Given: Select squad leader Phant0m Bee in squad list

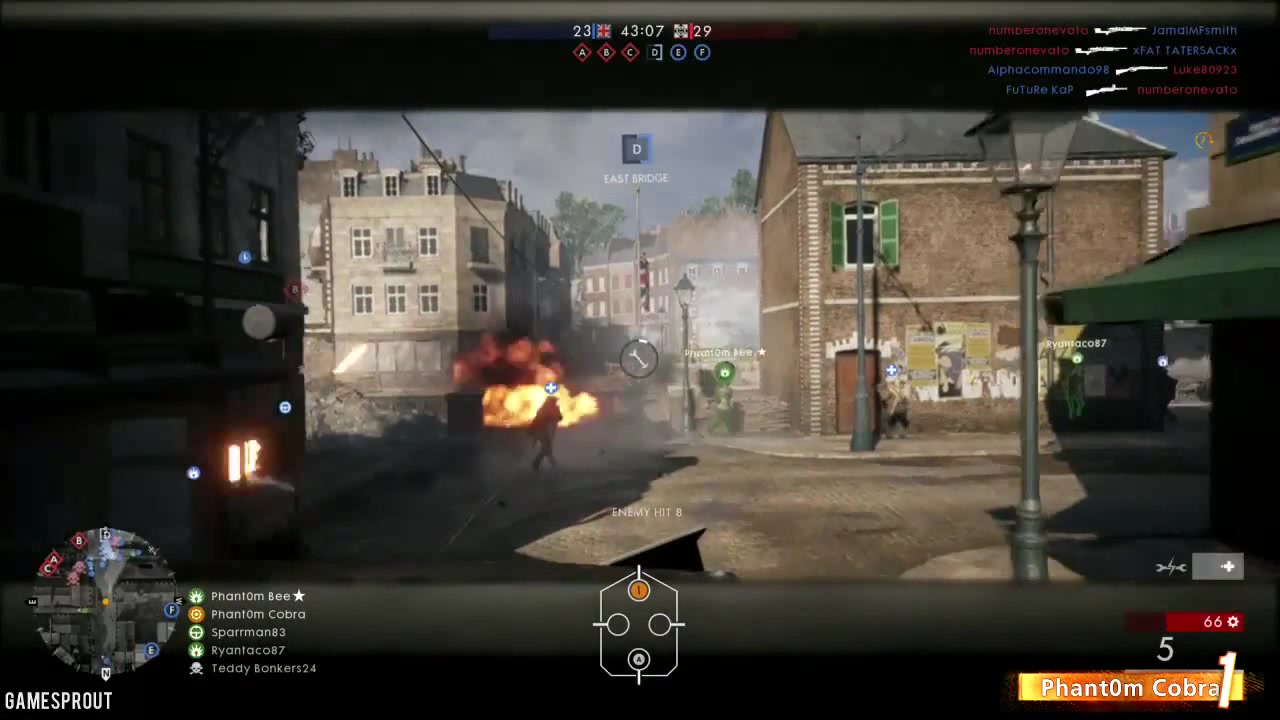Looking at the screenshot, I should [x=250, y=596].
